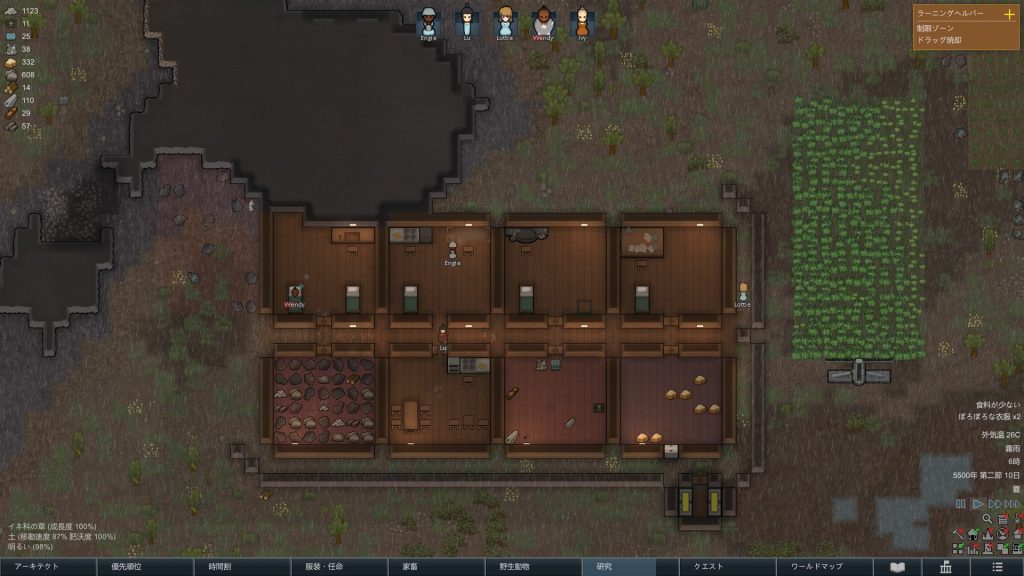Choose Lottie's portrait in the colonist bar
The height and width of the screenshot is (576, 1024).
[504, 22]
